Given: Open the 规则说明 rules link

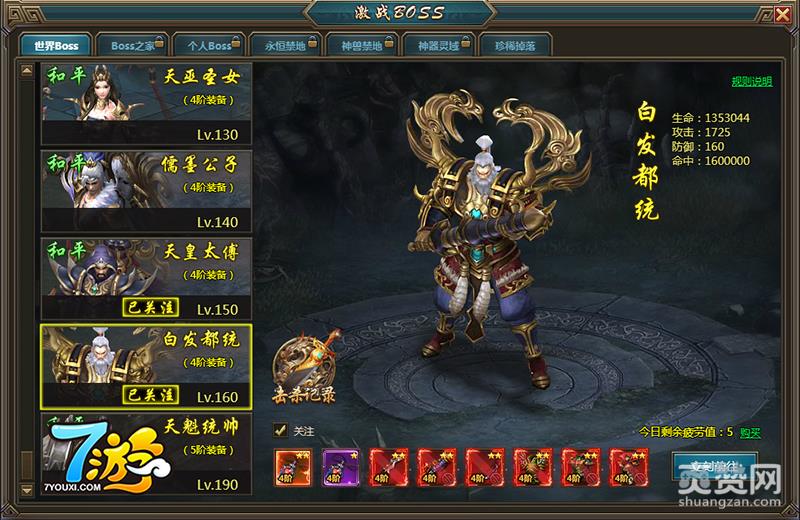Looking at the screenshot, I should click(x=751, y=81).
